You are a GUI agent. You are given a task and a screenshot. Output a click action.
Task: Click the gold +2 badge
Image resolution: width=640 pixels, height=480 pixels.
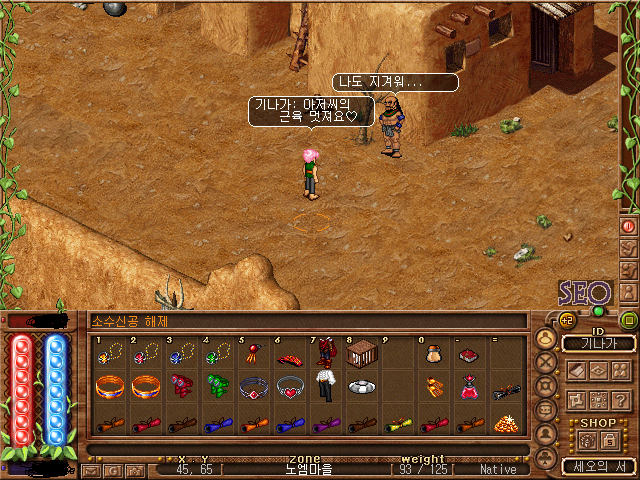[567, 320]
